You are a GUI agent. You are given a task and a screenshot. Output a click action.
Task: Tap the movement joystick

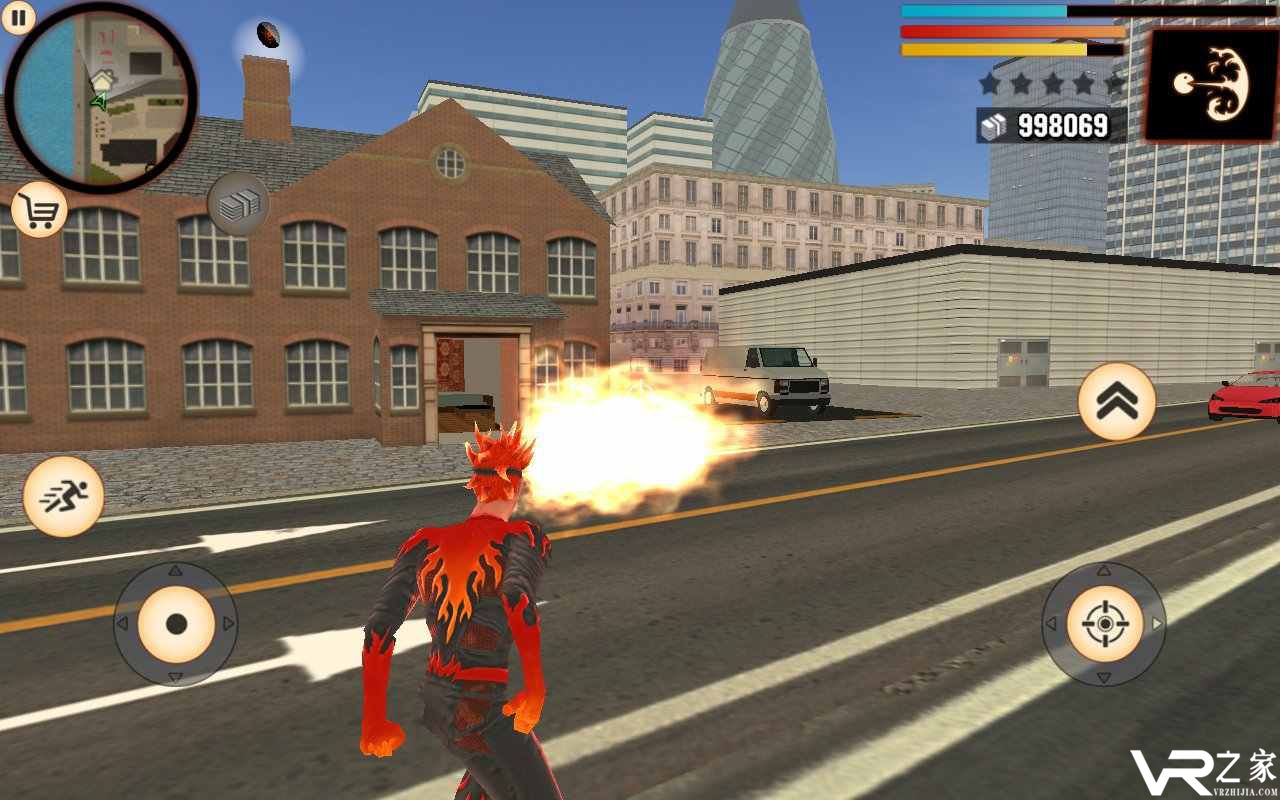tap(176, 624)
